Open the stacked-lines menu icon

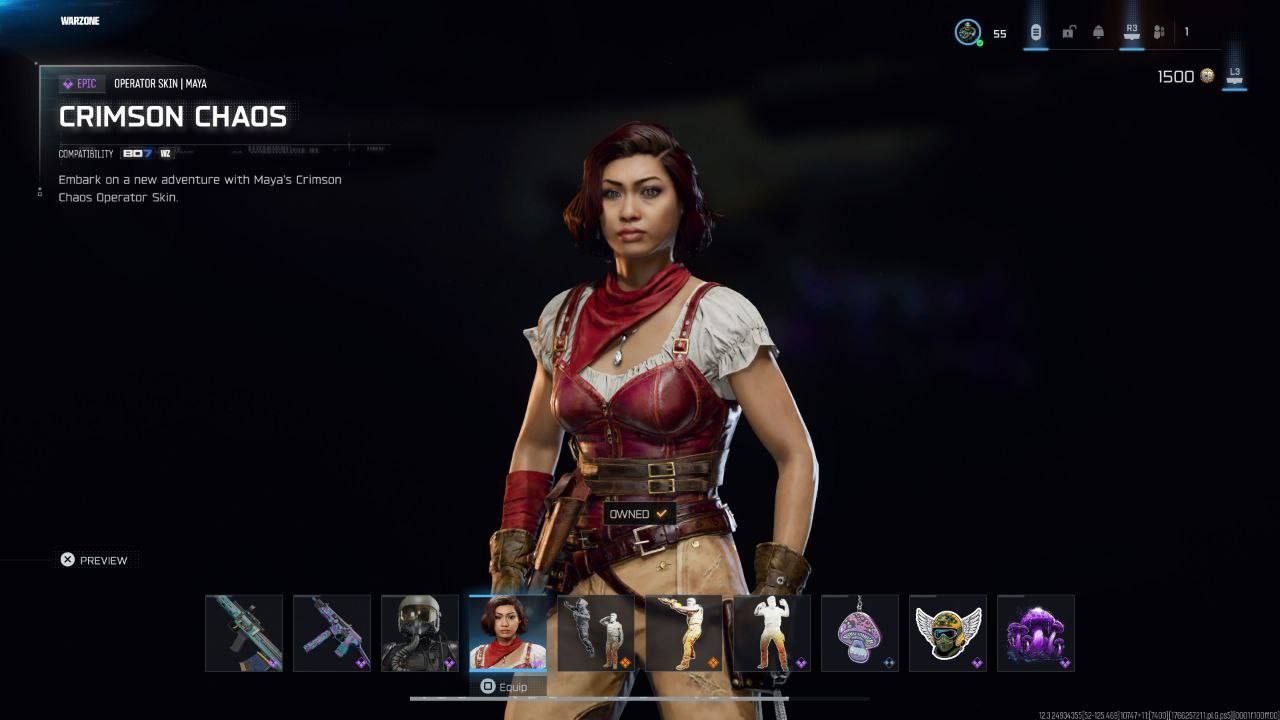1036,33
